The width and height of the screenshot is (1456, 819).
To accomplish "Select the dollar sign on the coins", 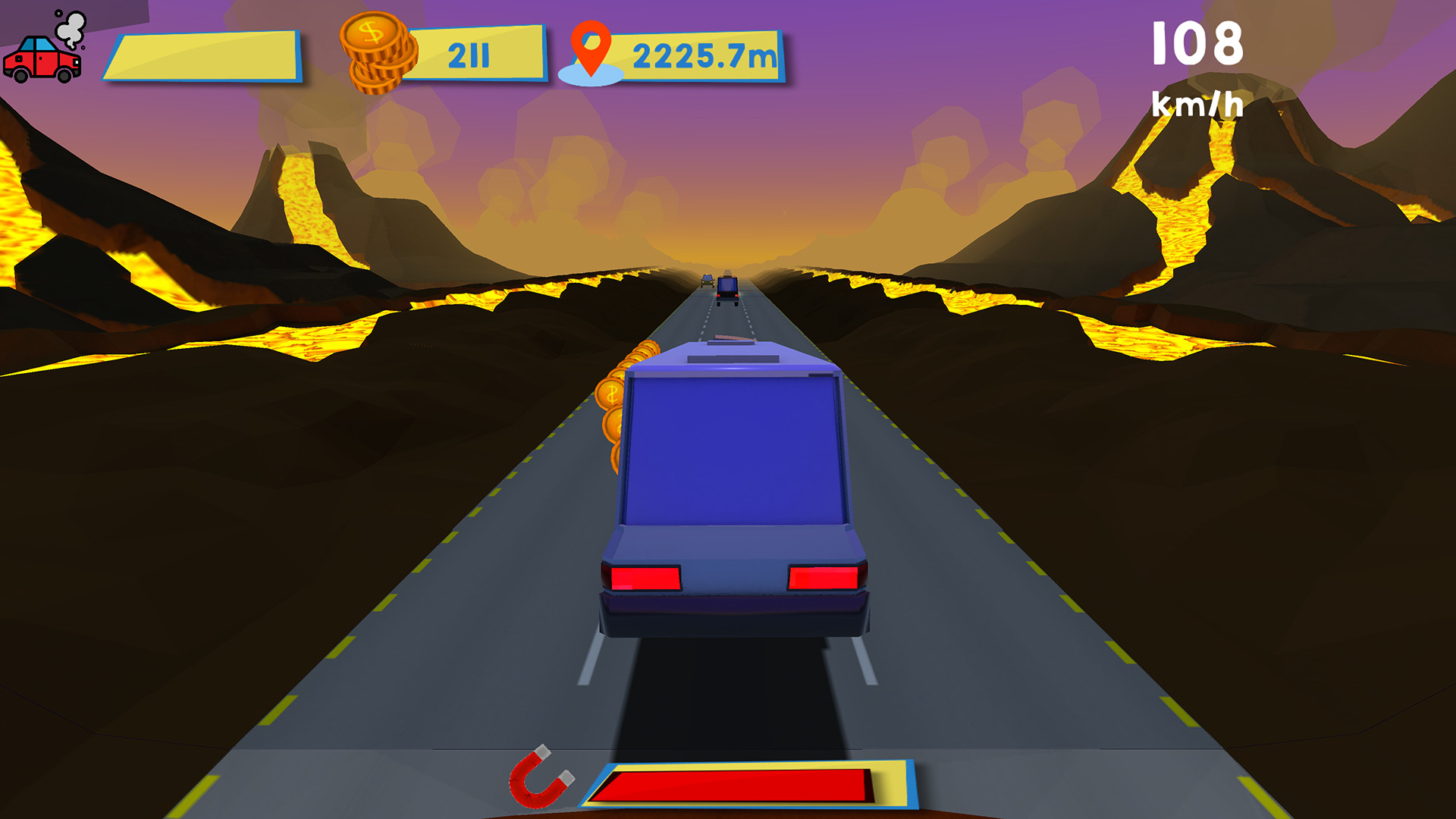I will 371,34.
